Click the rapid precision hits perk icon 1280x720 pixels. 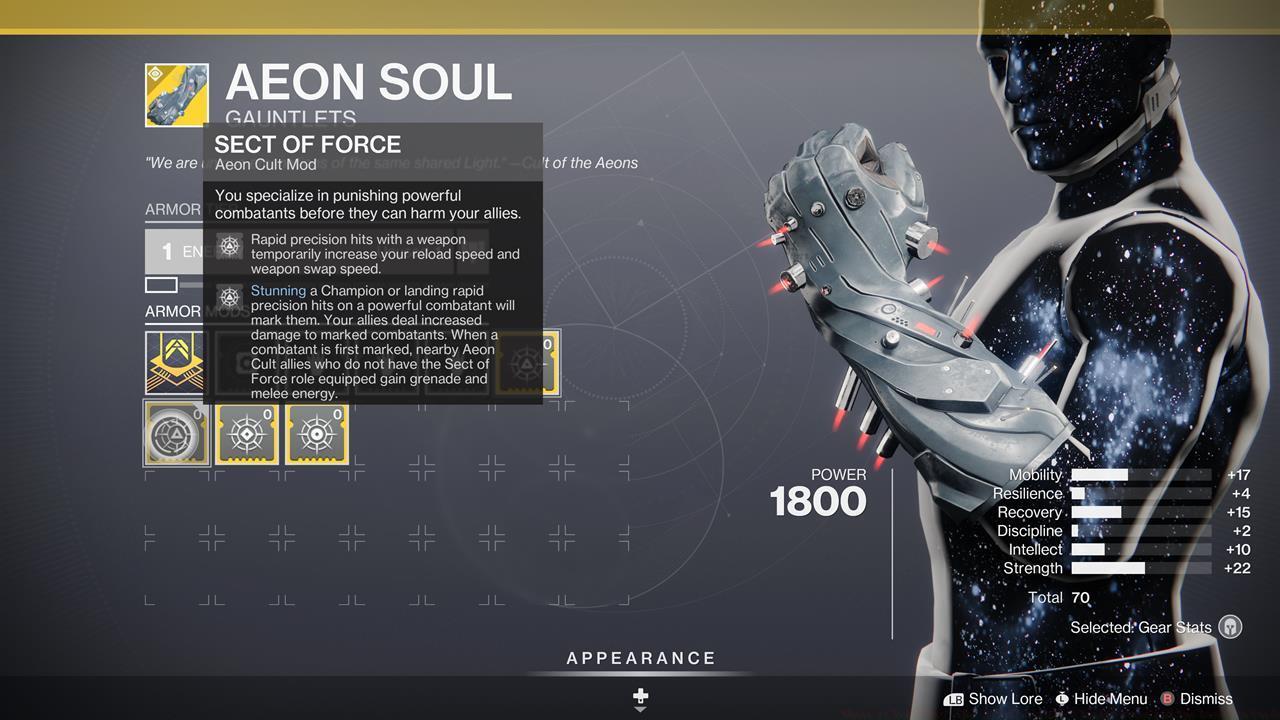click(x=230, y=245)
